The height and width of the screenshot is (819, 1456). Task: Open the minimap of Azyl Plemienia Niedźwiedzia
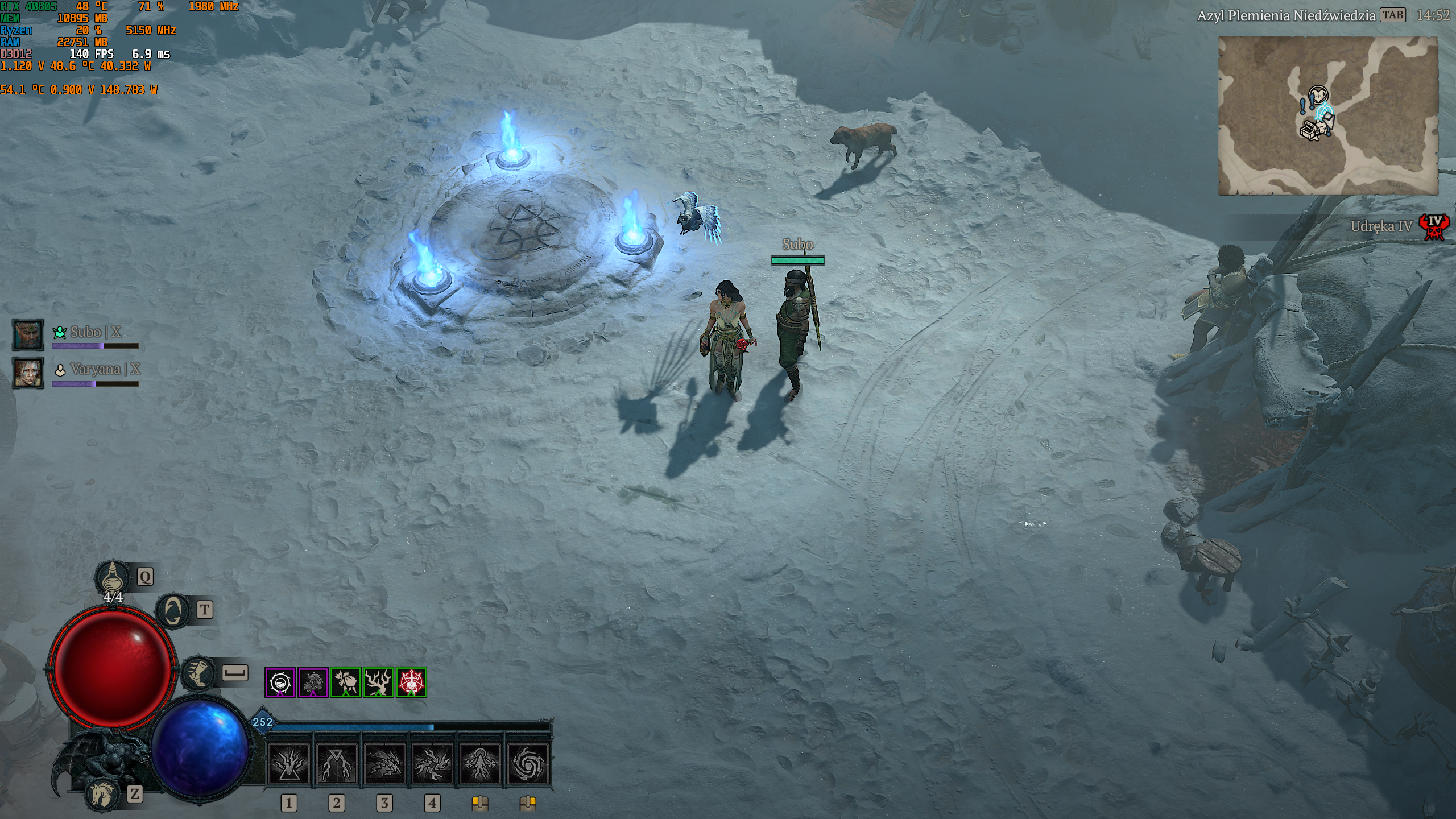1327,116
